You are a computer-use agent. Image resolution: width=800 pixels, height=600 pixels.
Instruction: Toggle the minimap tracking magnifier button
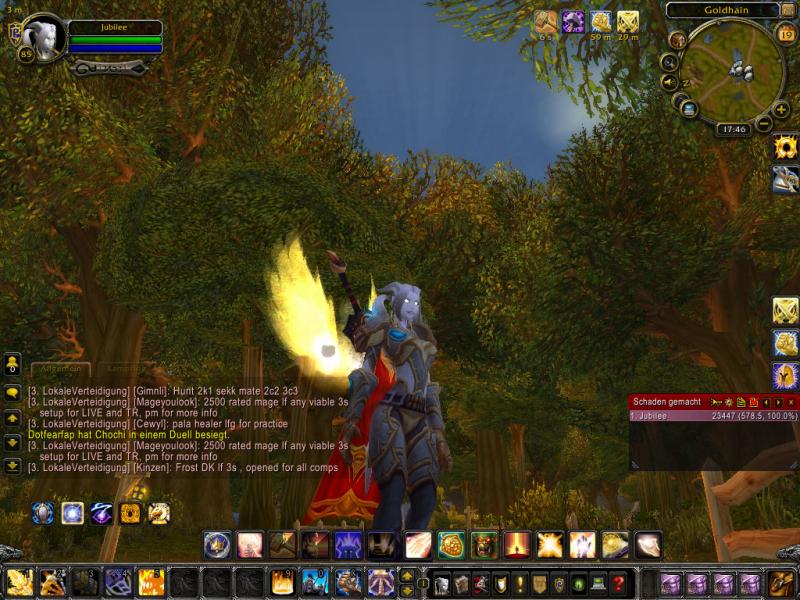pyautogui.click(x=669, y=62)
